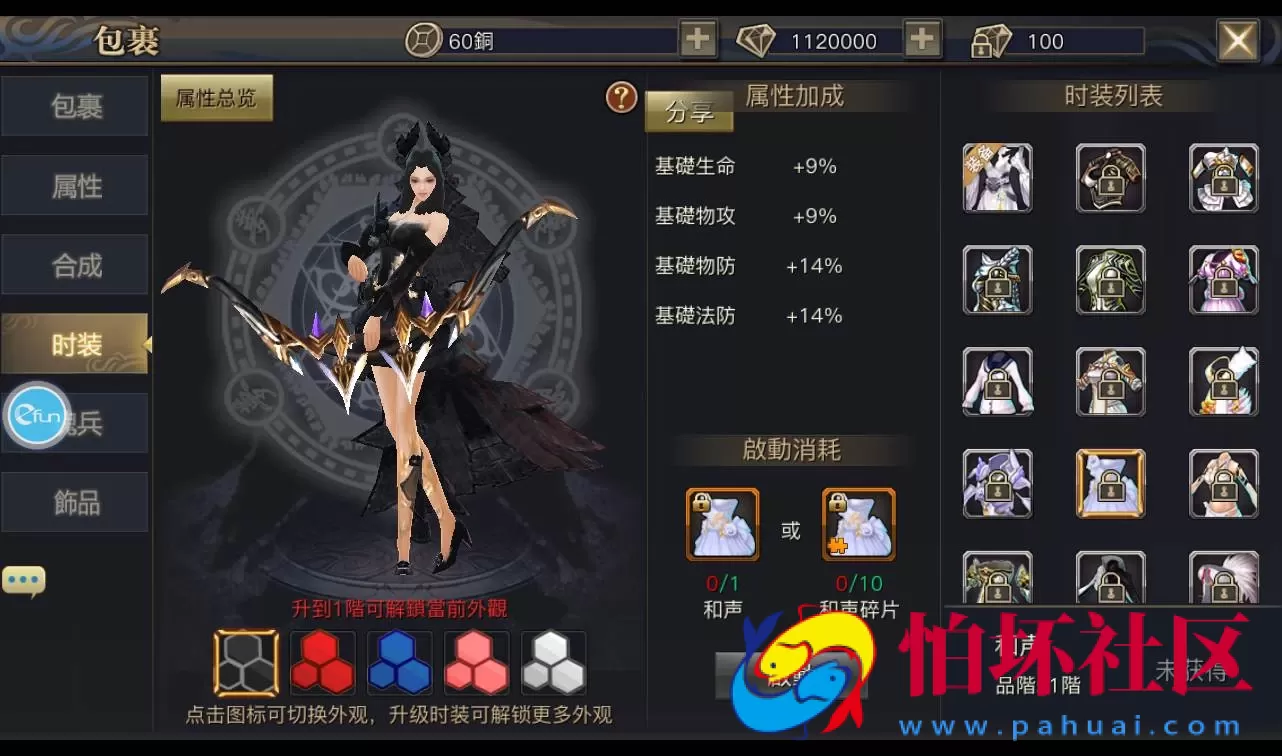Switch to the 包裹 tab
The image size is (1282, 756).
click(74, 107)
